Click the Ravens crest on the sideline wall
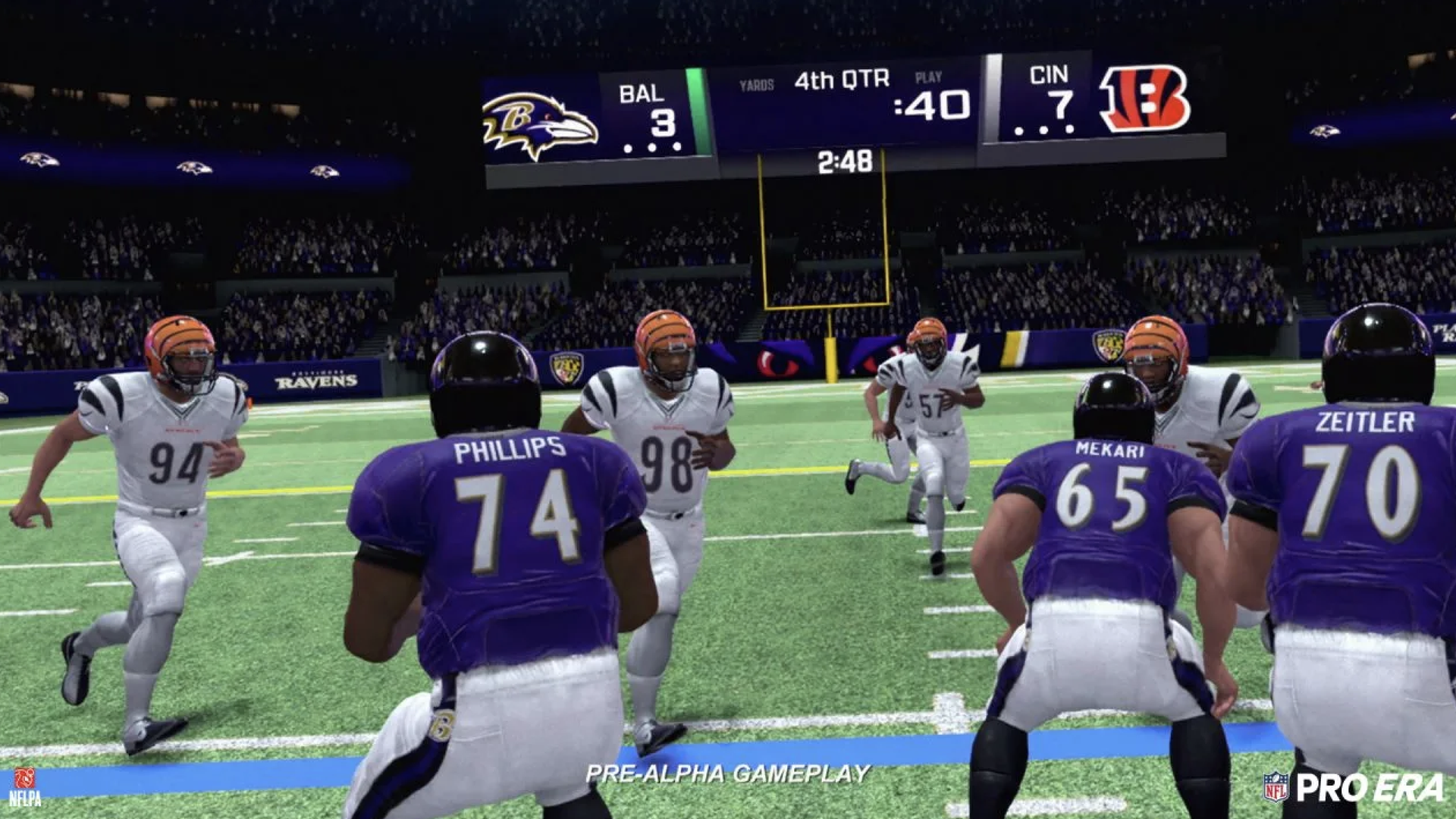Viewport: 1456px width, 819px height. pyautogui.click(x=565, y=367)
